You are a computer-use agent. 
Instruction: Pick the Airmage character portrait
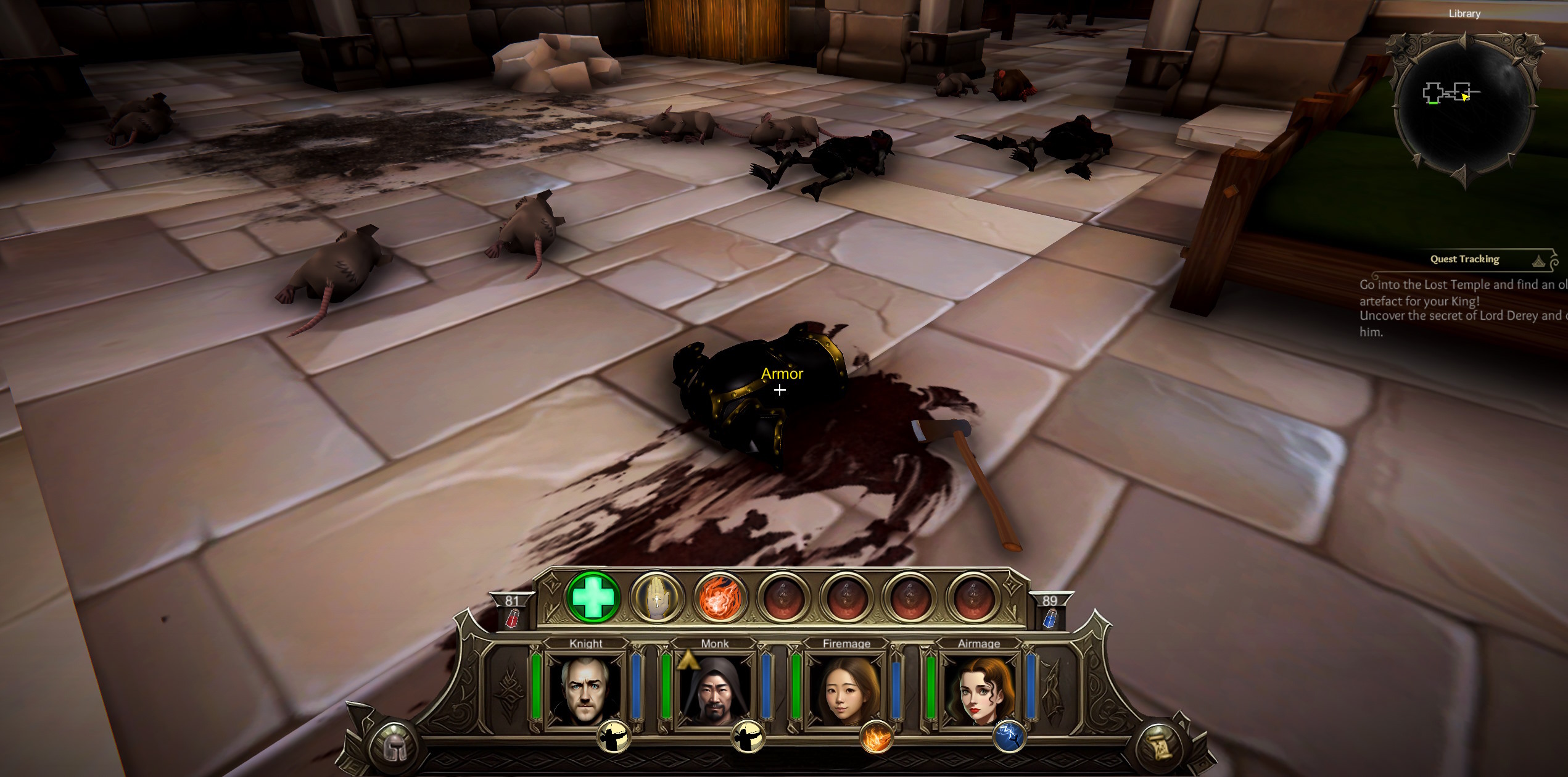coord(978,689)
